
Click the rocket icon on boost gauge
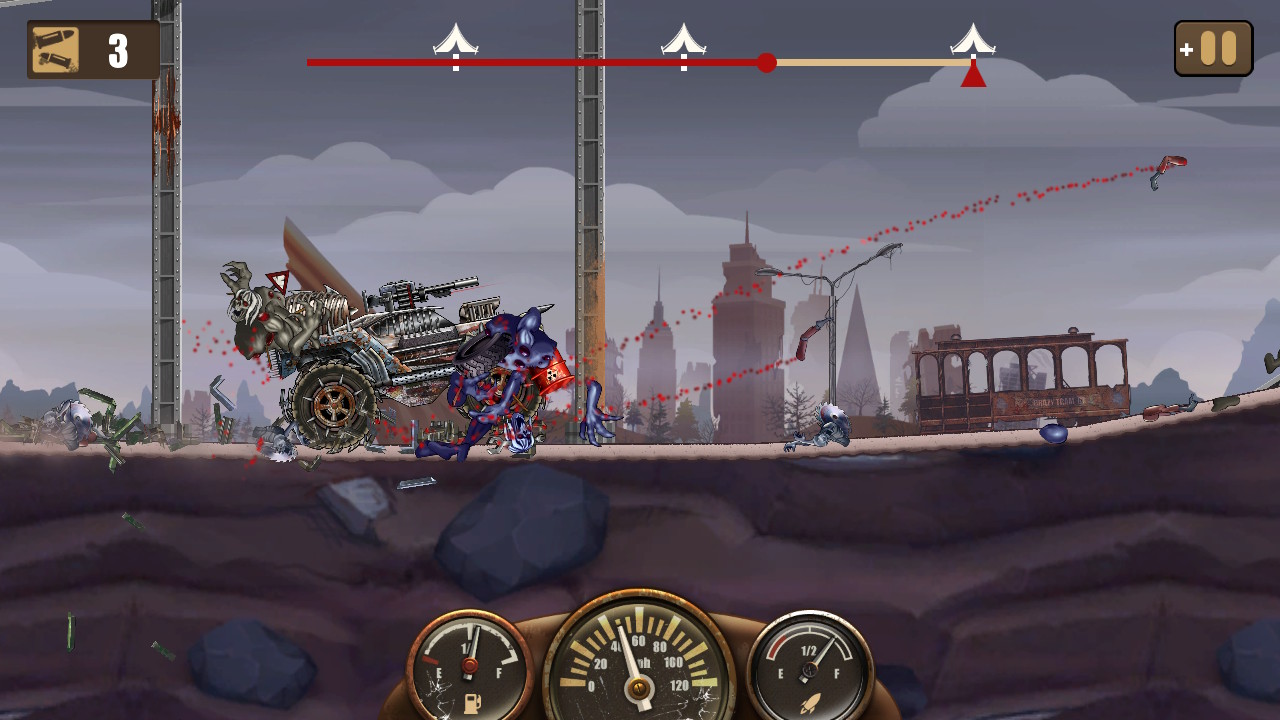(811, 700)
